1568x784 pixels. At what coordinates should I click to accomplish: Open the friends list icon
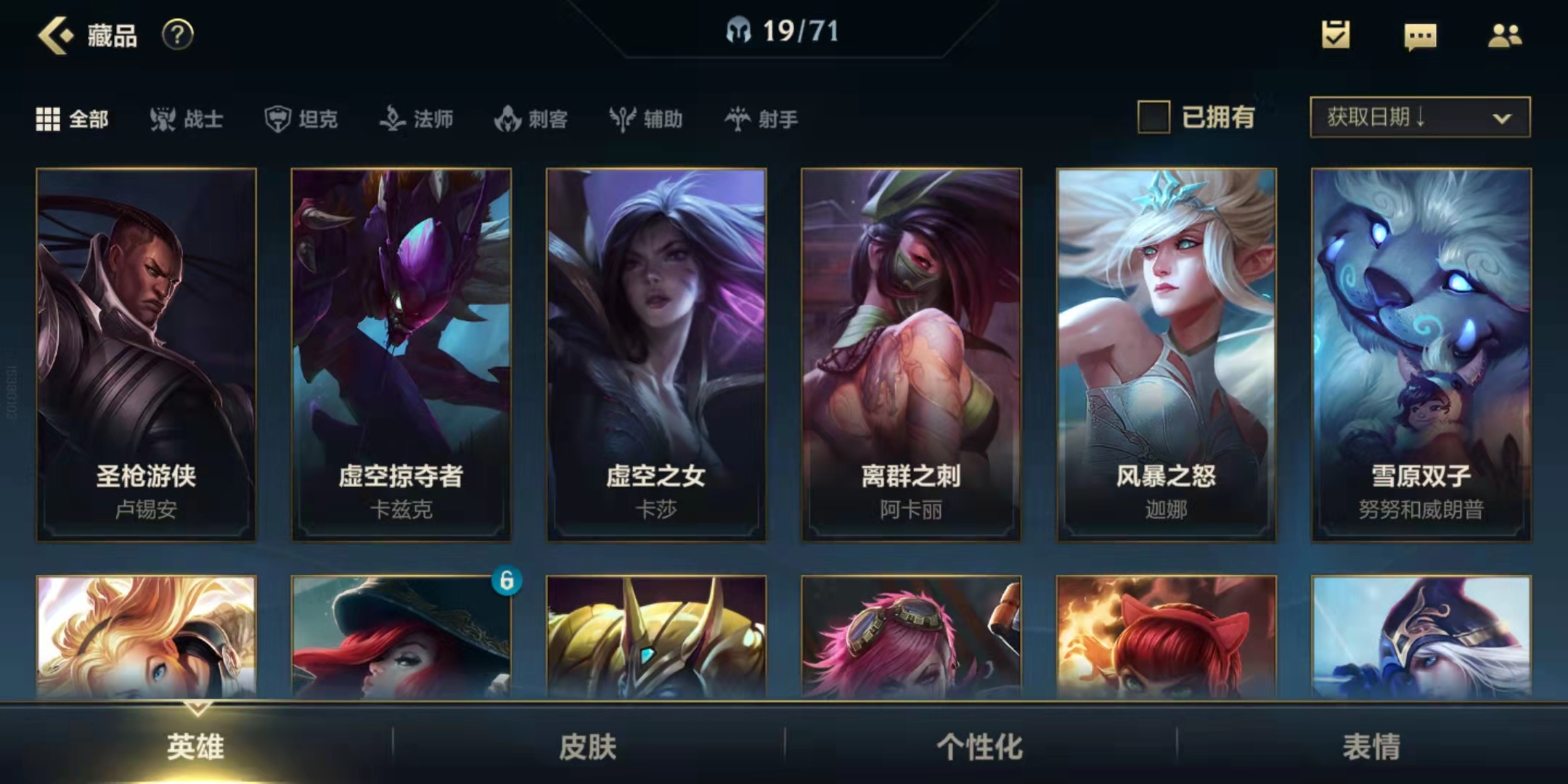pos(1505,35)
